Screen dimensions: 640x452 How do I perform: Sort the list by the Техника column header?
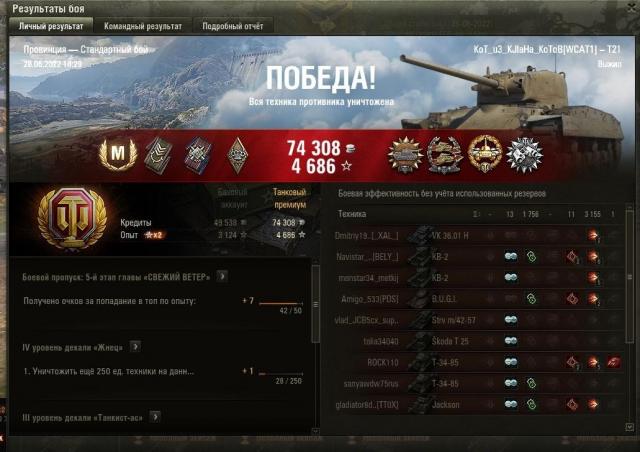tap(352, 214)
